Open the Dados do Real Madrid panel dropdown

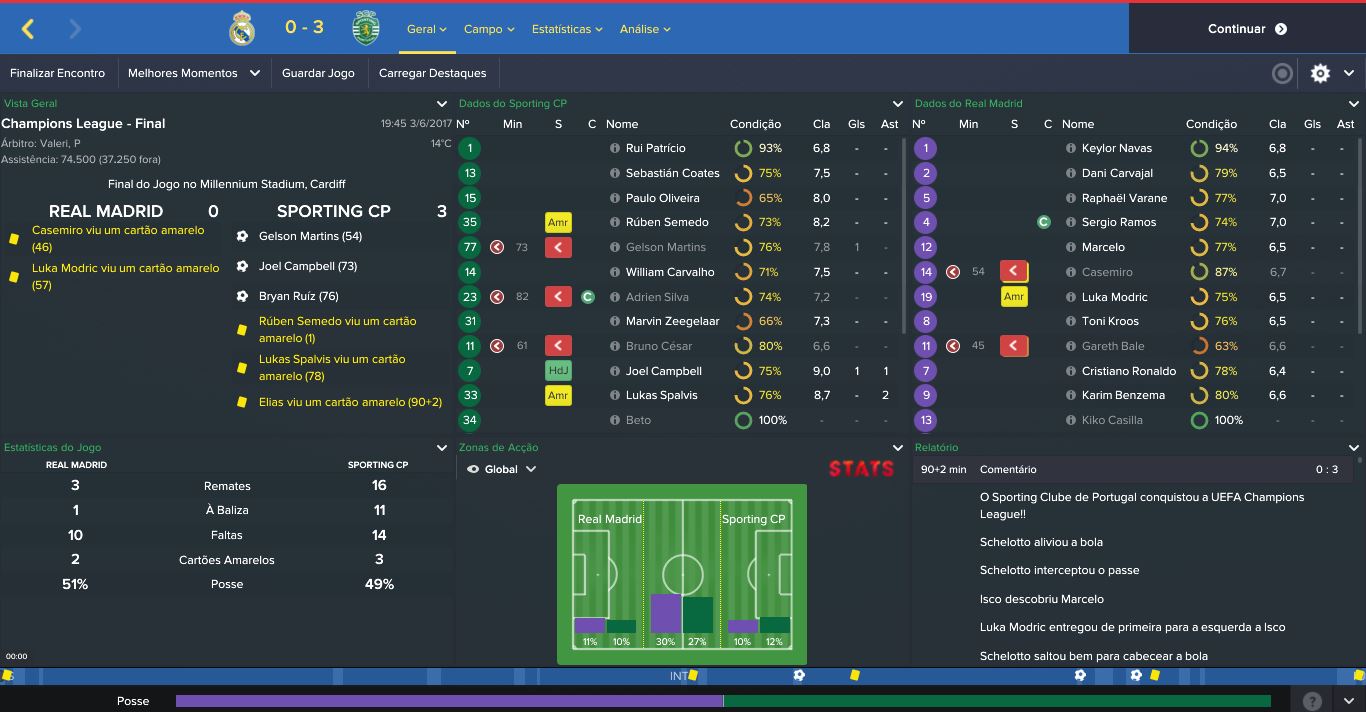pos(1354,104)
